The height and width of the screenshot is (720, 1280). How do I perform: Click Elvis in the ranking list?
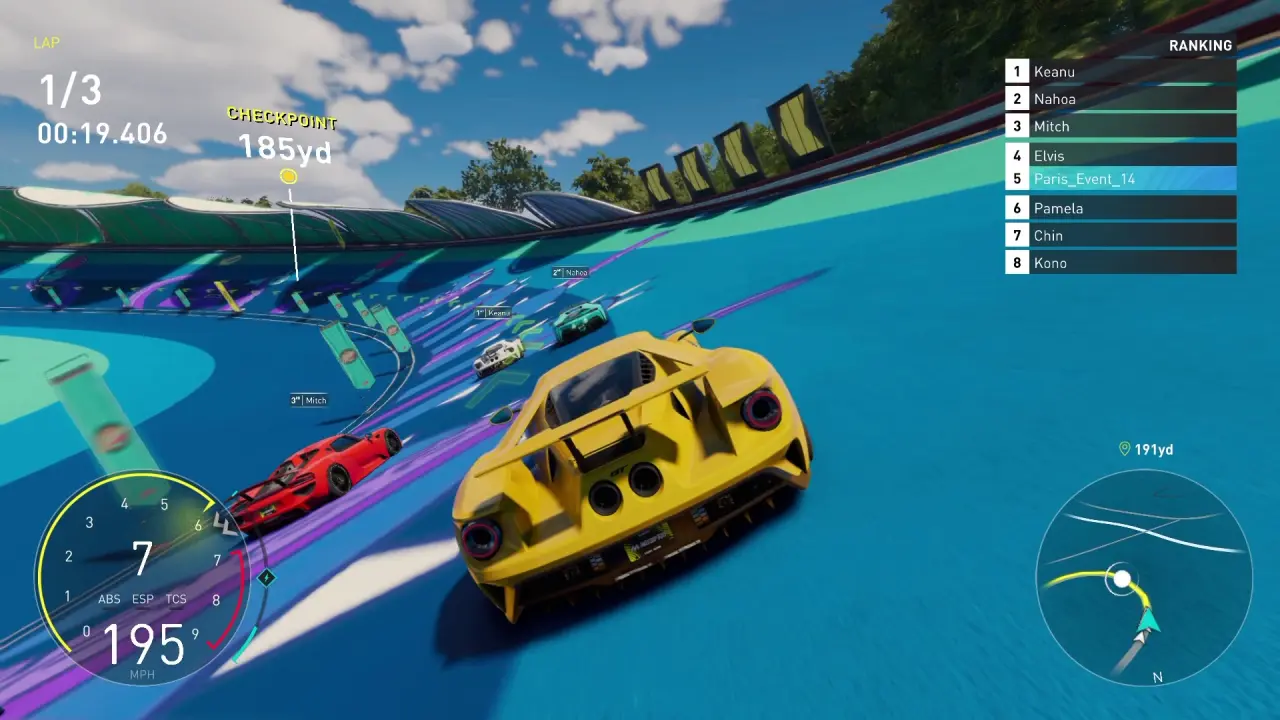[1120, 155]
